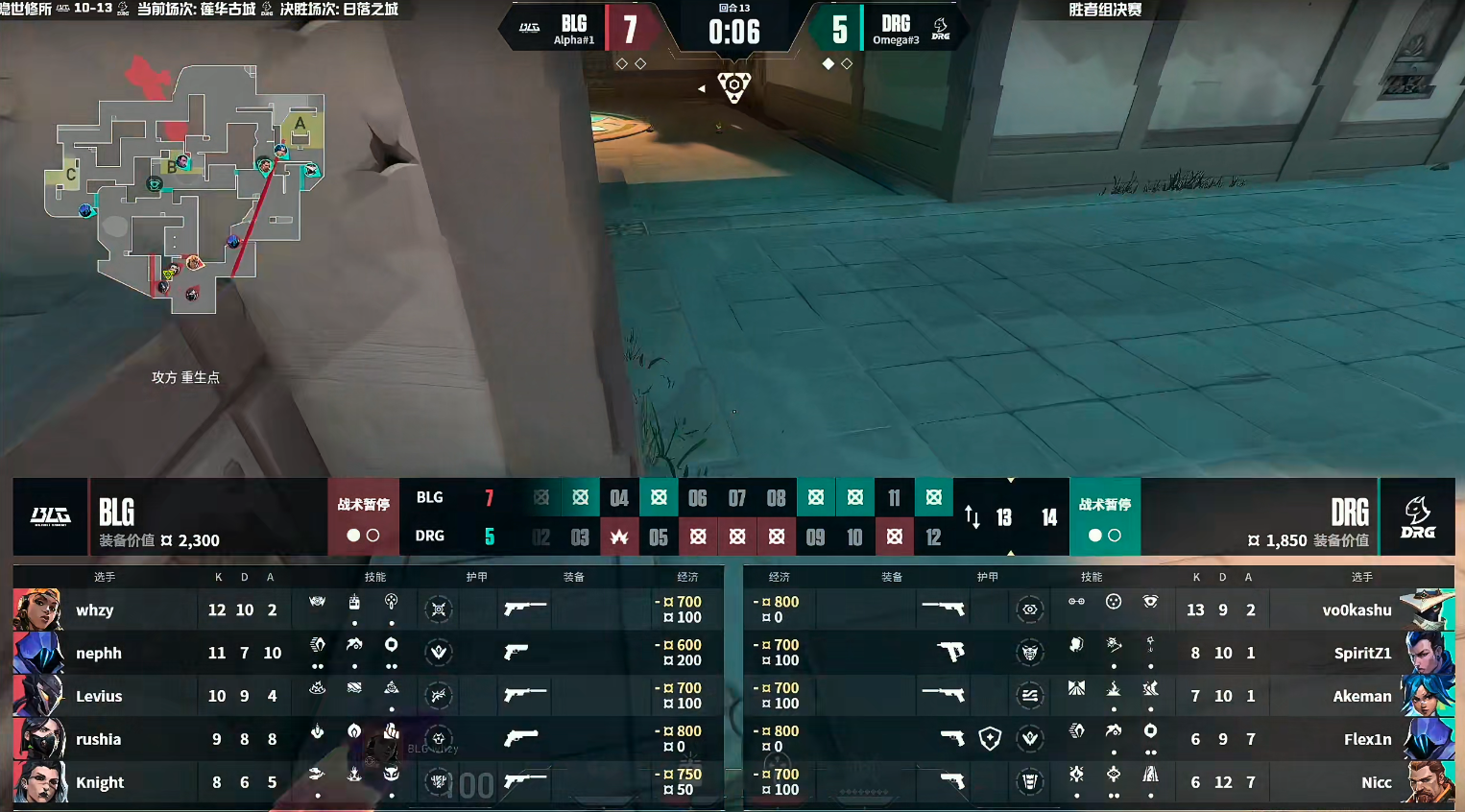The image size is (1465, 812).
Task: Select the spike icon below the timer
Action: [734, 86]
